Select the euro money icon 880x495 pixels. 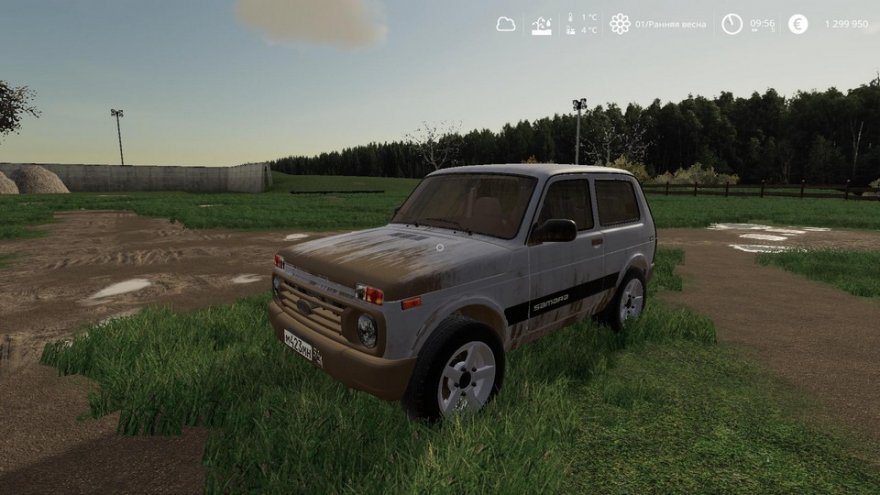[797, 24]
